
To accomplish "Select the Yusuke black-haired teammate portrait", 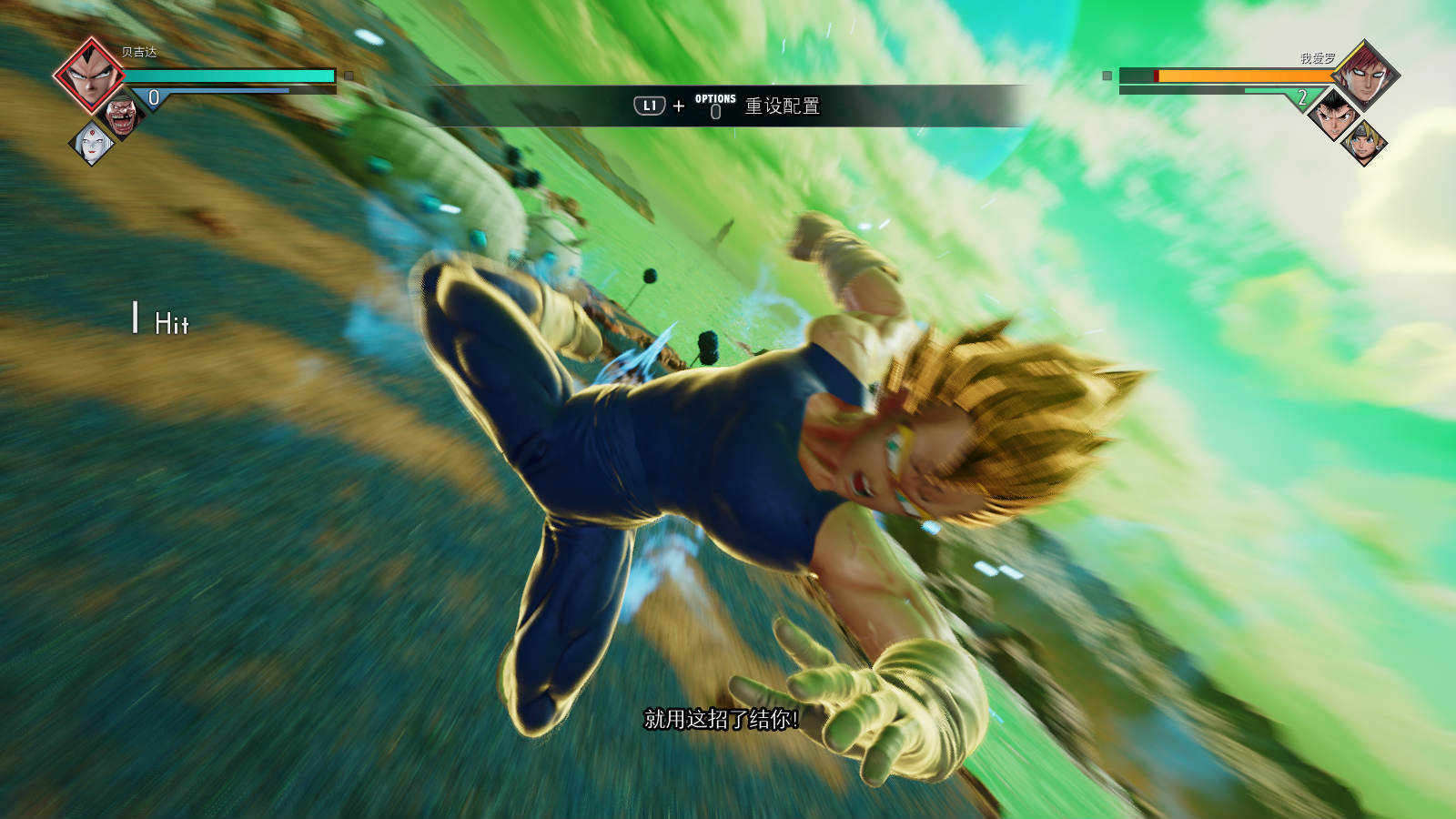I will [1333, 116].
